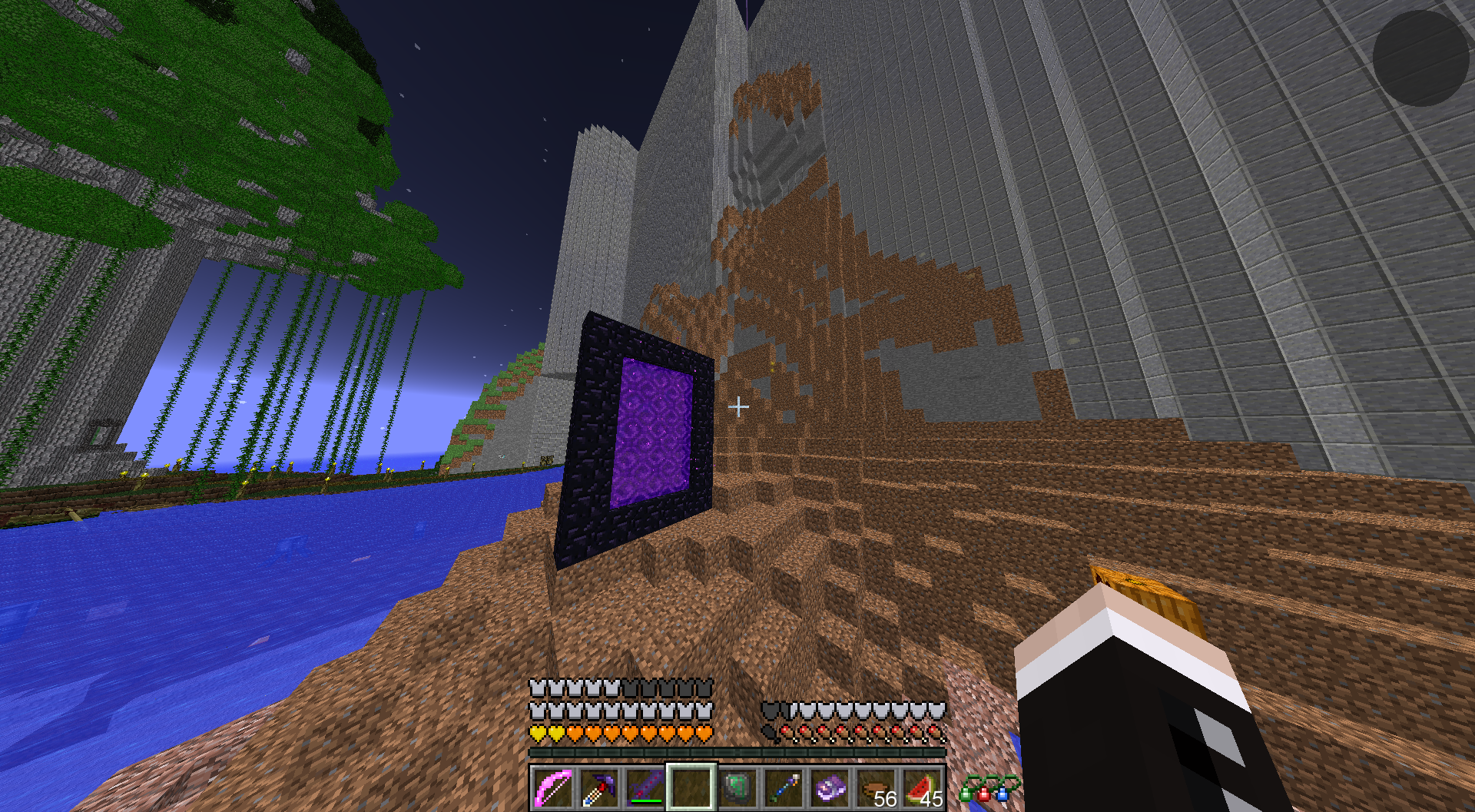Screen dimensions: 1475x812
Task: Choose the brown item stack of 56
Action: [877, 788]
